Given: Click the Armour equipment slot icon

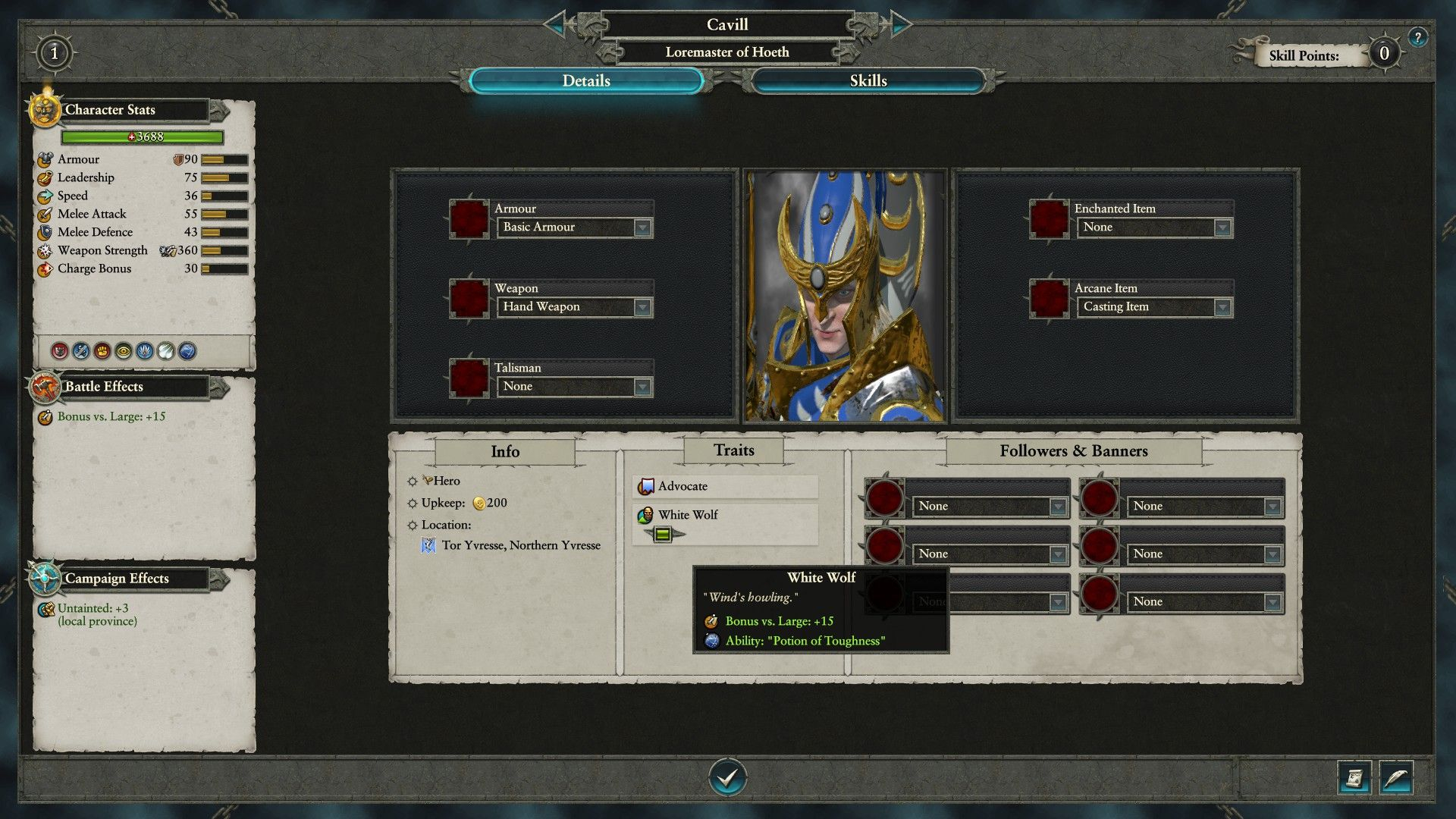Looking at the screenshot, I should (x=469, y=219).
